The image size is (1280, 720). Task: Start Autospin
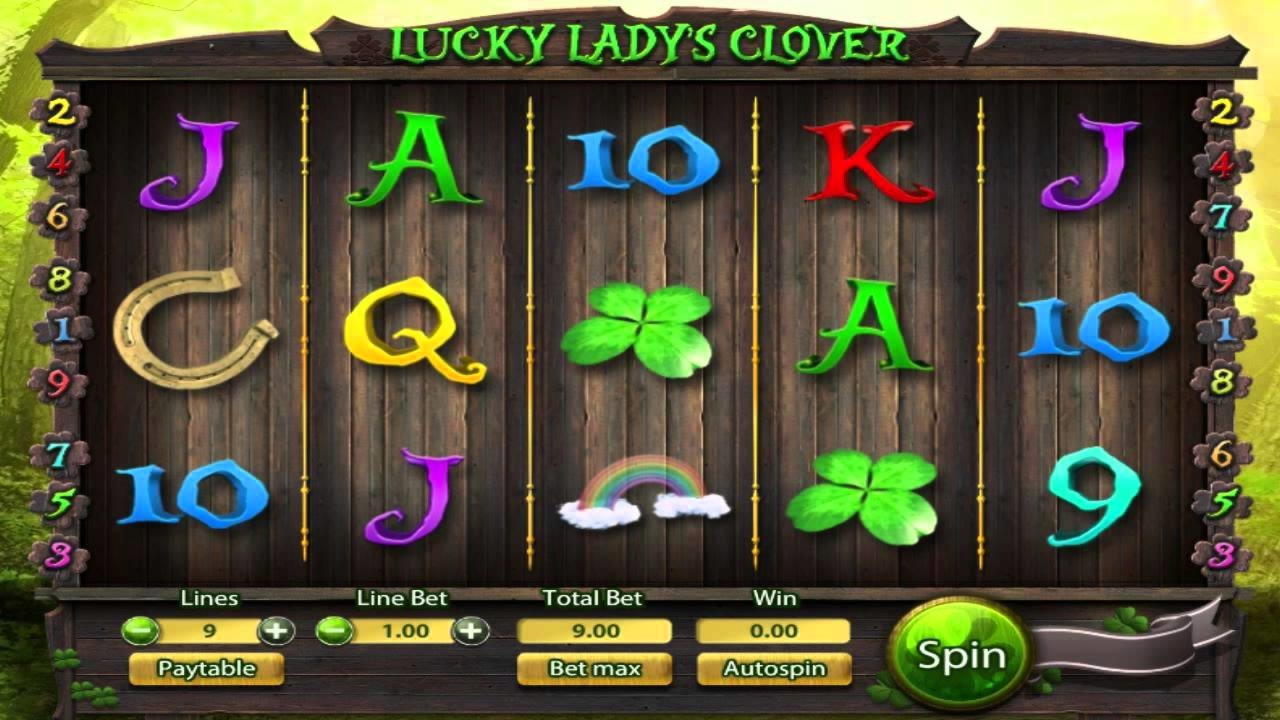pos(773,668)
